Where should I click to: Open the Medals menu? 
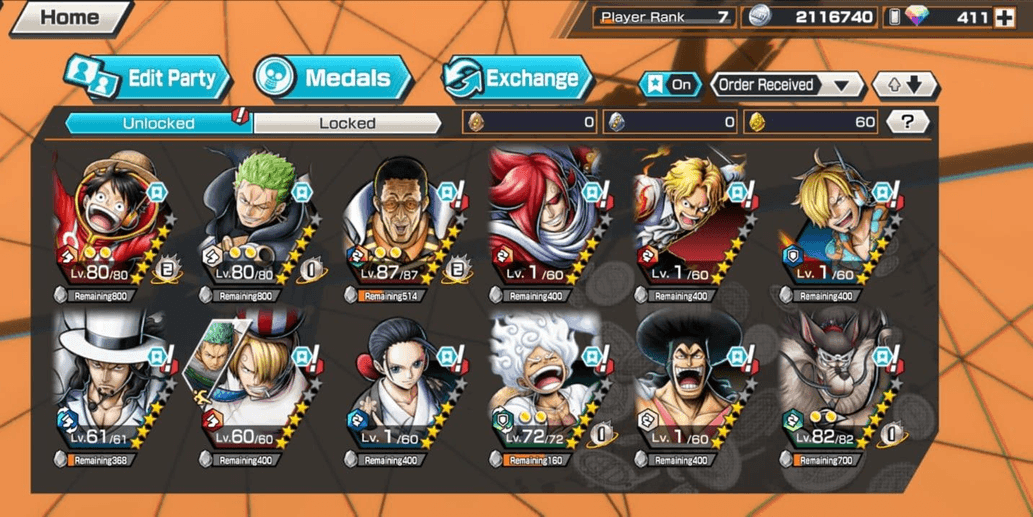332,79
